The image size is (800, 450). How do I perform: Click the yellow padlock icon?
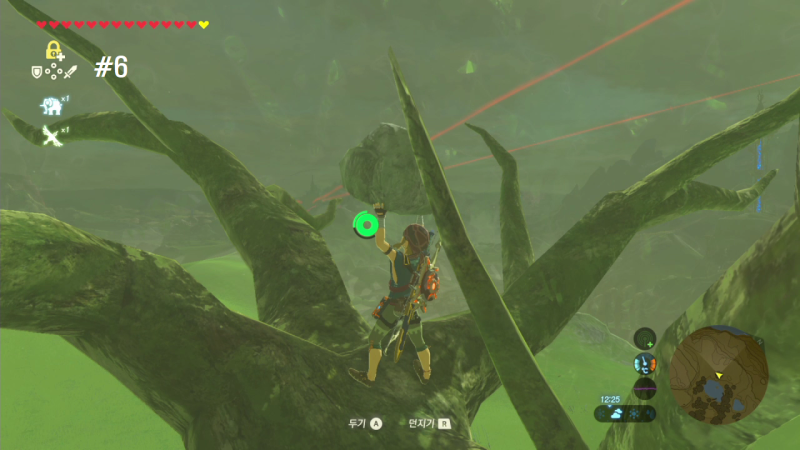pos(53,49)
